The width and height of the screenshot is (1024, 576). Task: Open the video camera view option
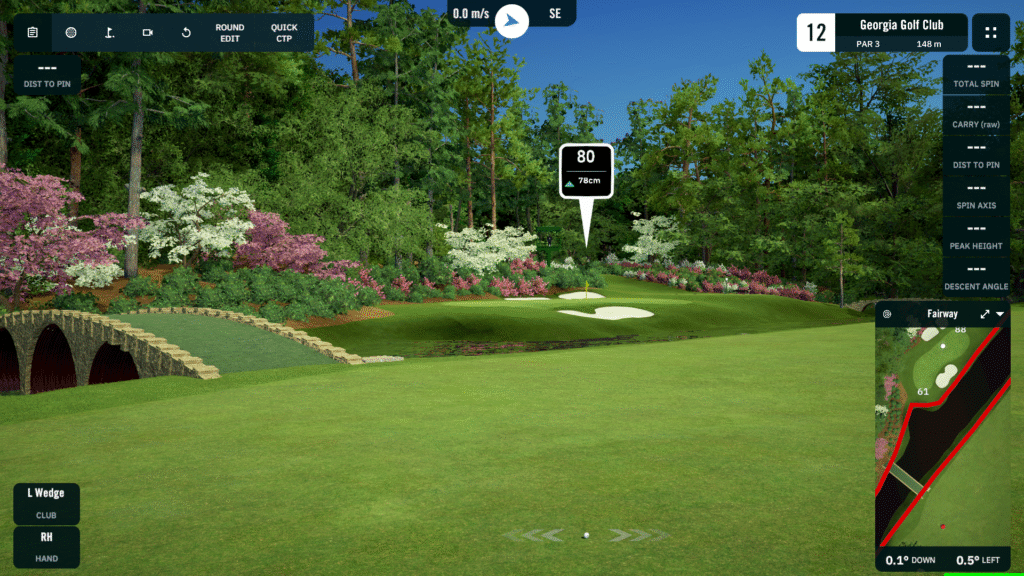tap(148, 32)
